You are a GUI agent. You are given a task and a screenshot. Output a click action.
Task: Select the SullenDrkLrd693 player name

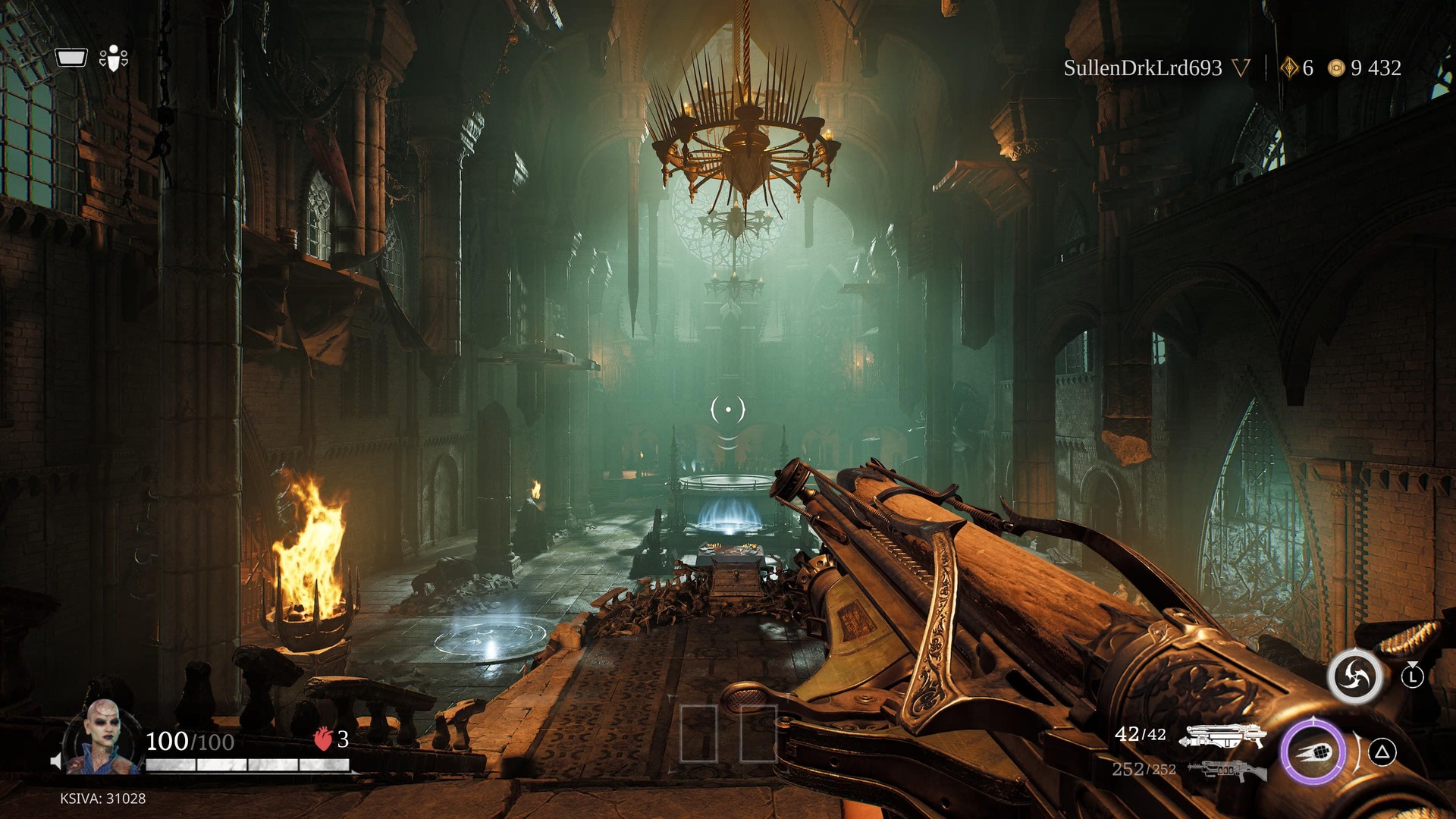point(1142,68)
